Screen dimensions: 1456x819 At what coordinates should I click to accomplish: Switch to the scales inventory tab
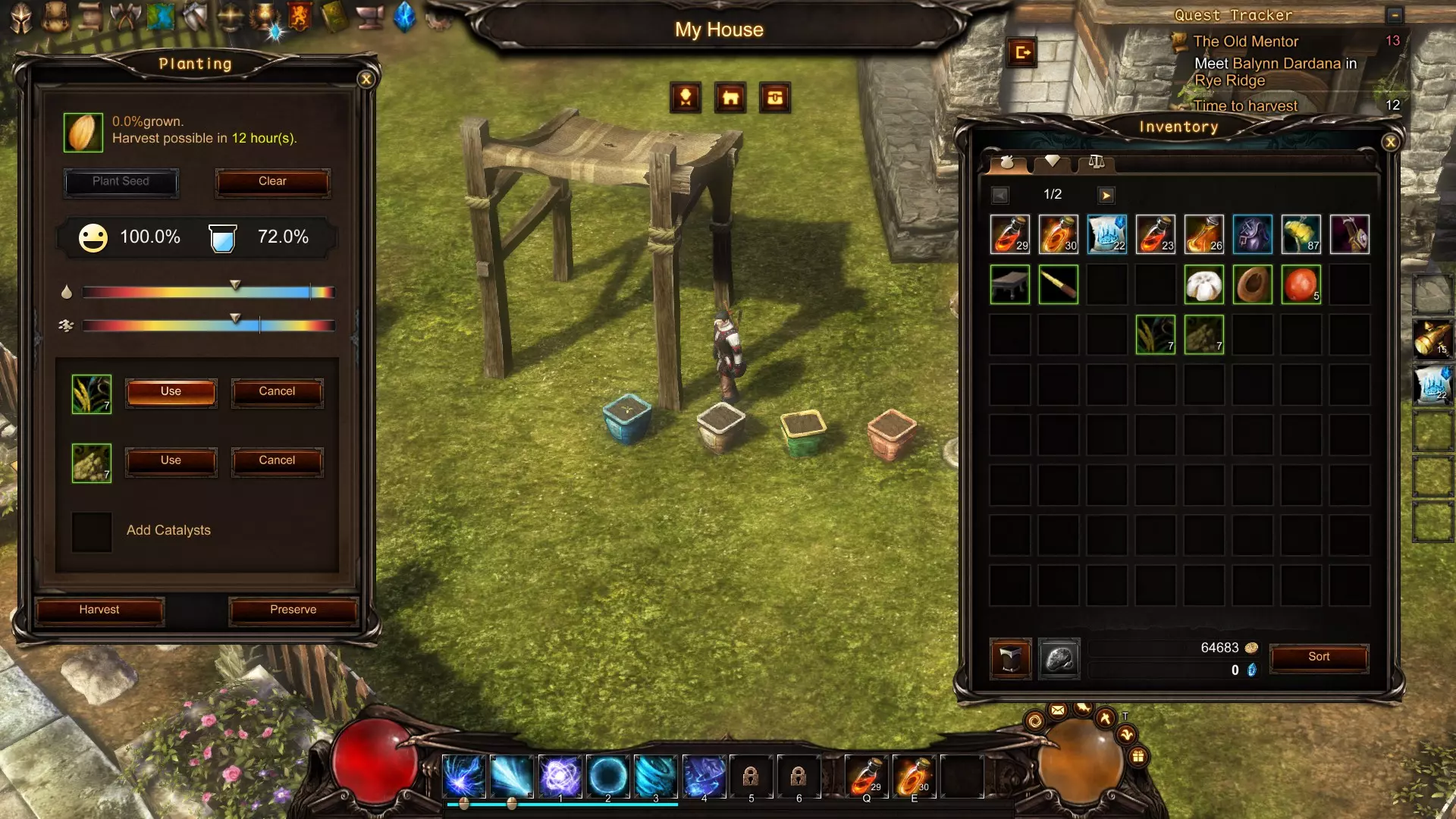point(1096,161)
